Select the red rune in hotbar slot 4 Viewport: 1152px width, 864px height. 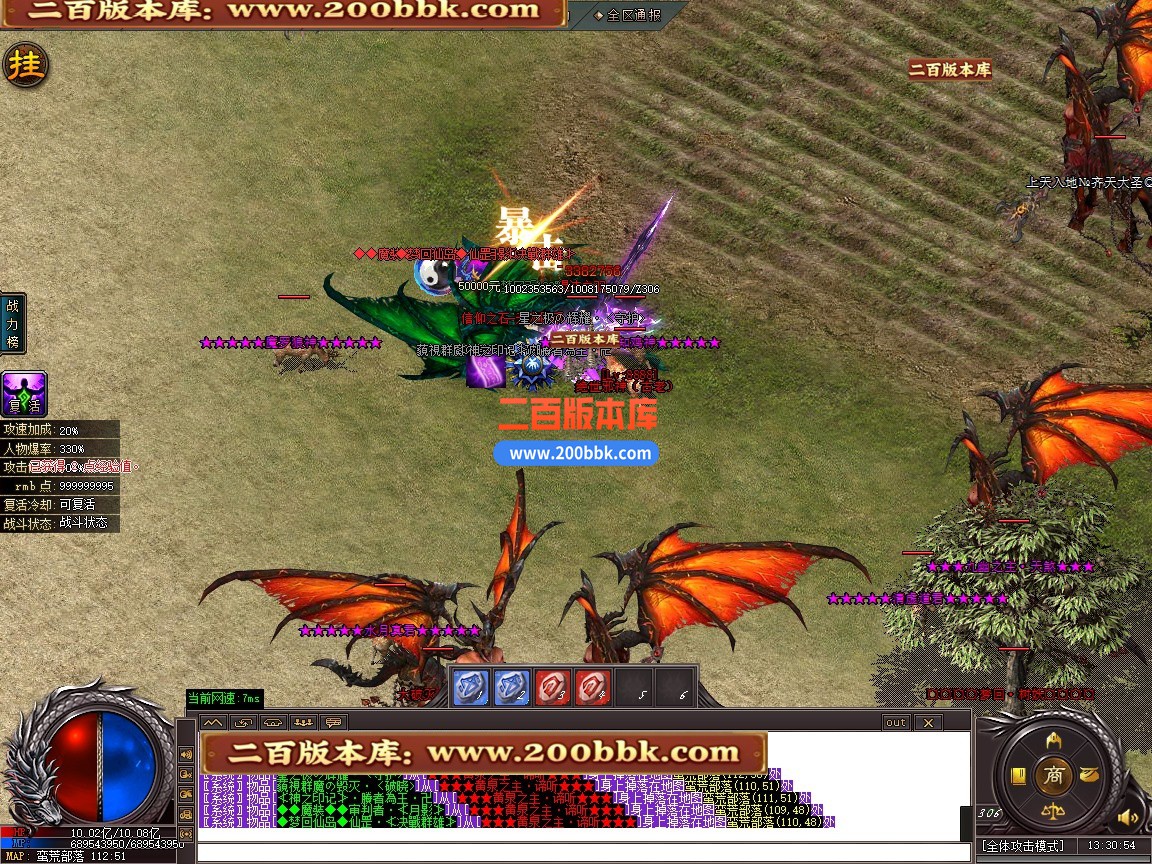click(593, 688)
